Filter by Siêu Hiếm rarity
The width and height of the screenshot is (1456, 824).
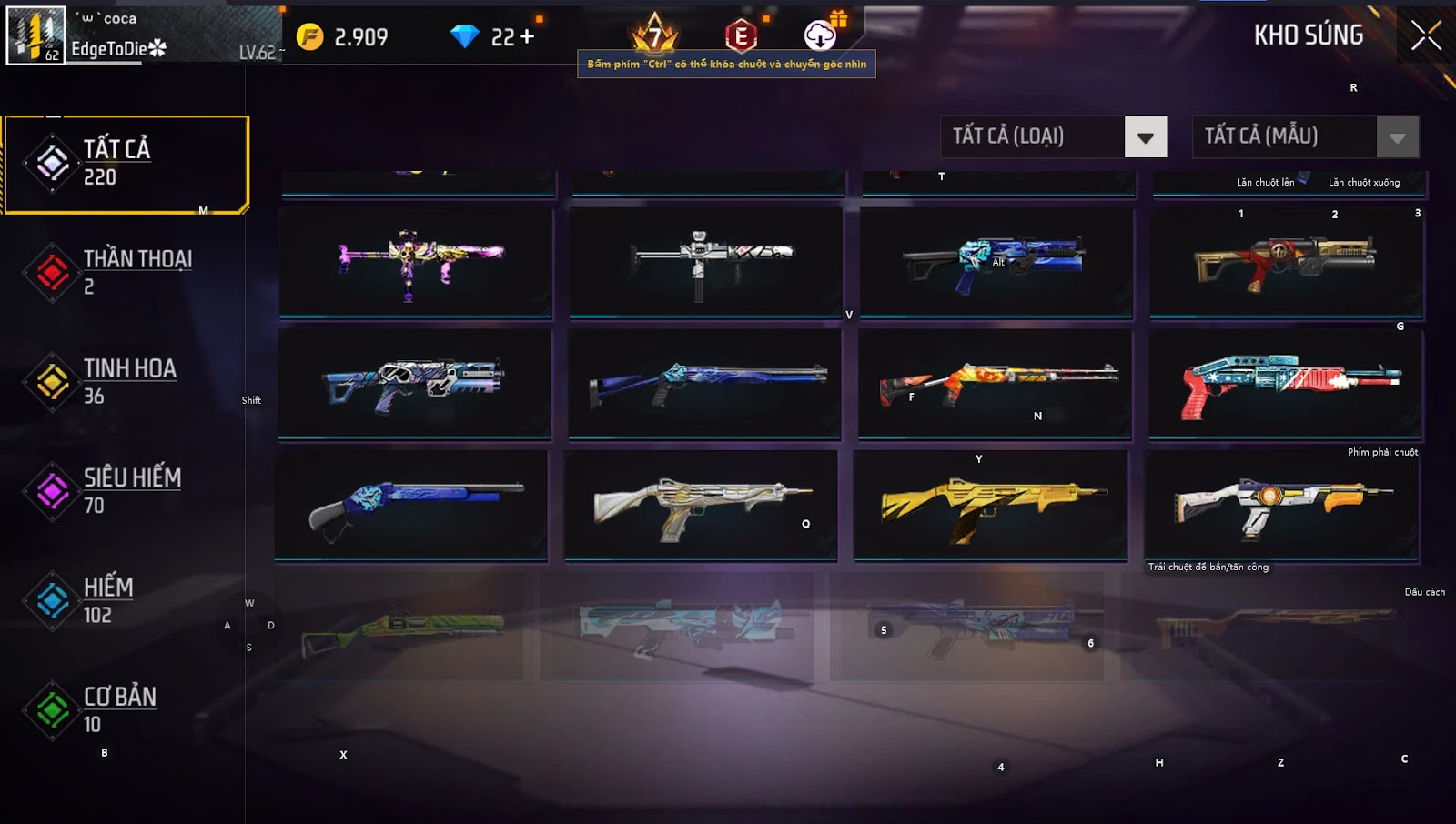coord(126,491)
